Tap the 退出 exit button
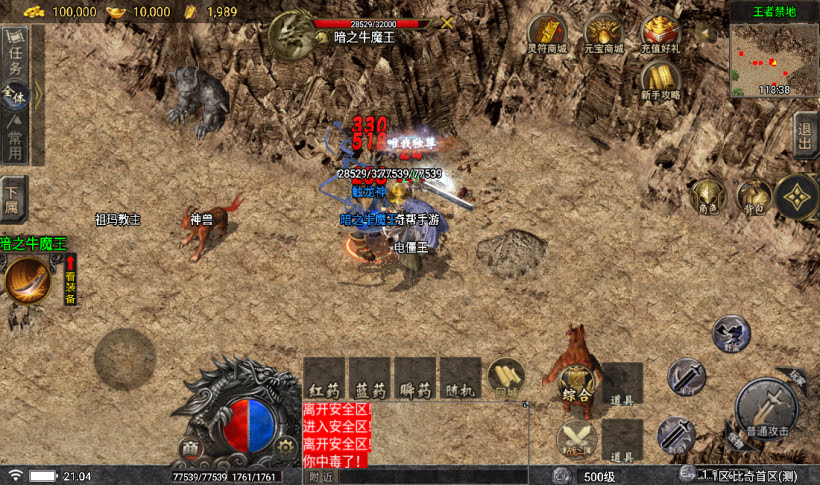The image size is (820, 485). point(805,134)
